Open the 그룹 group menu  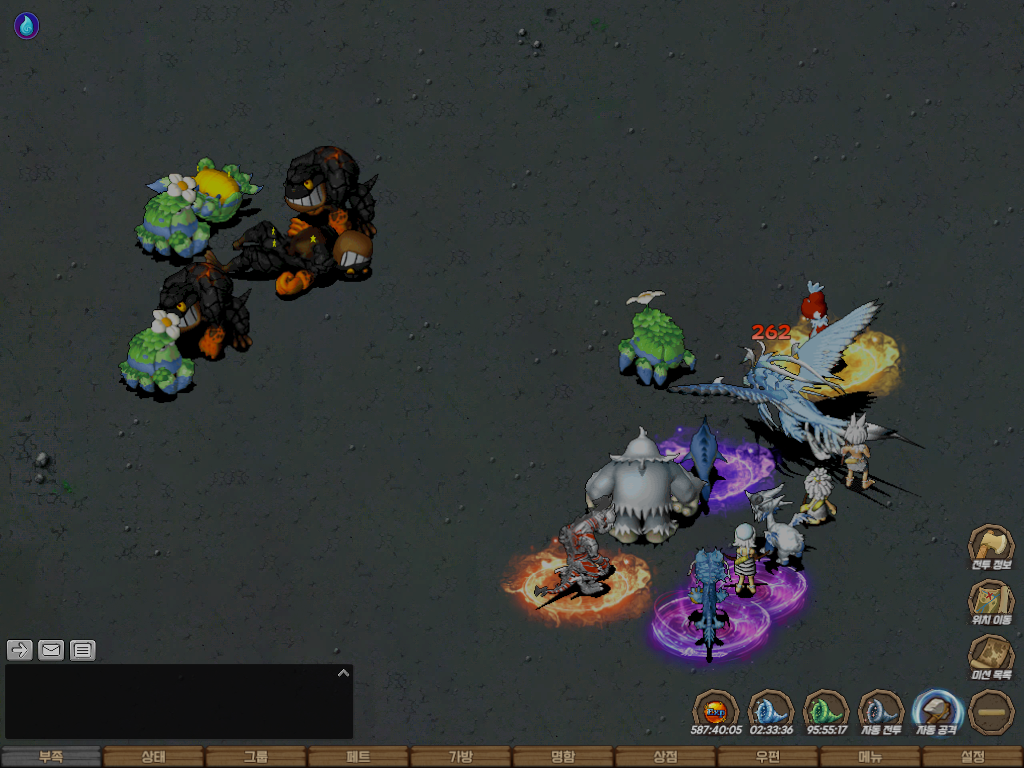point(256,757)
